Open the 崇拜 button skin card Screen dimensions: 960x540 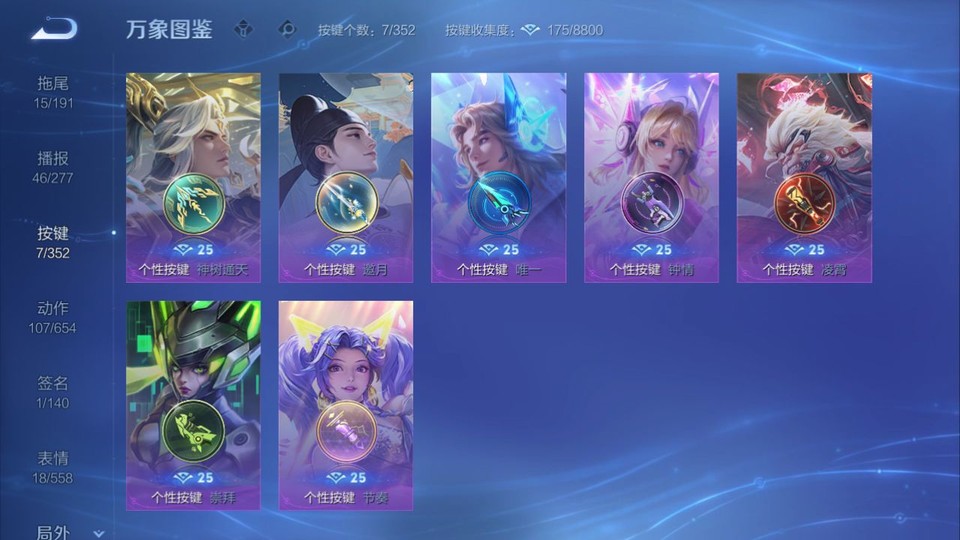click(193, 405)
